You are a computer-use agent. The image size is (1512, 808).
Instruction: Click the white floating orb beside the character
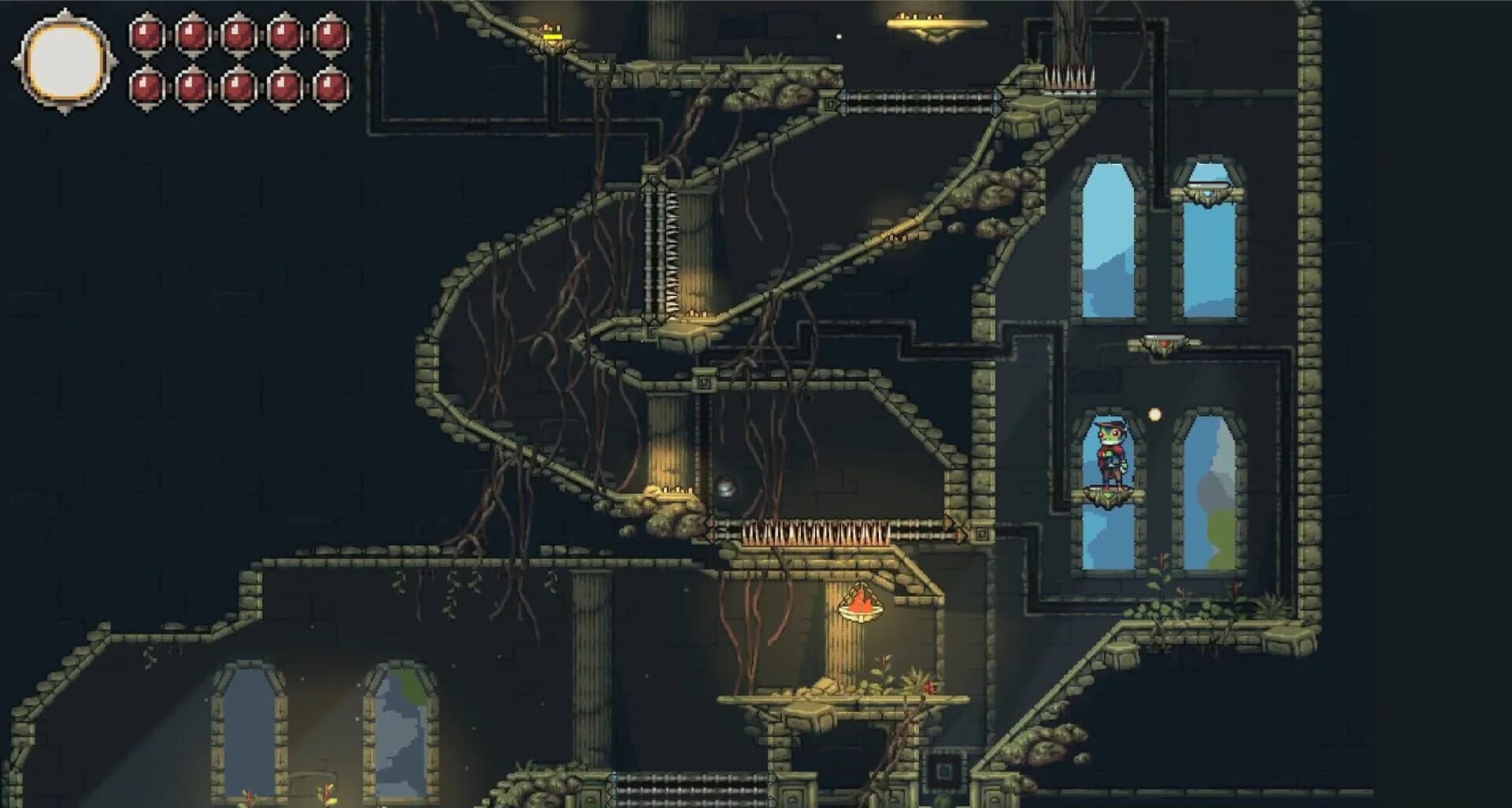tap(1153, 412)
